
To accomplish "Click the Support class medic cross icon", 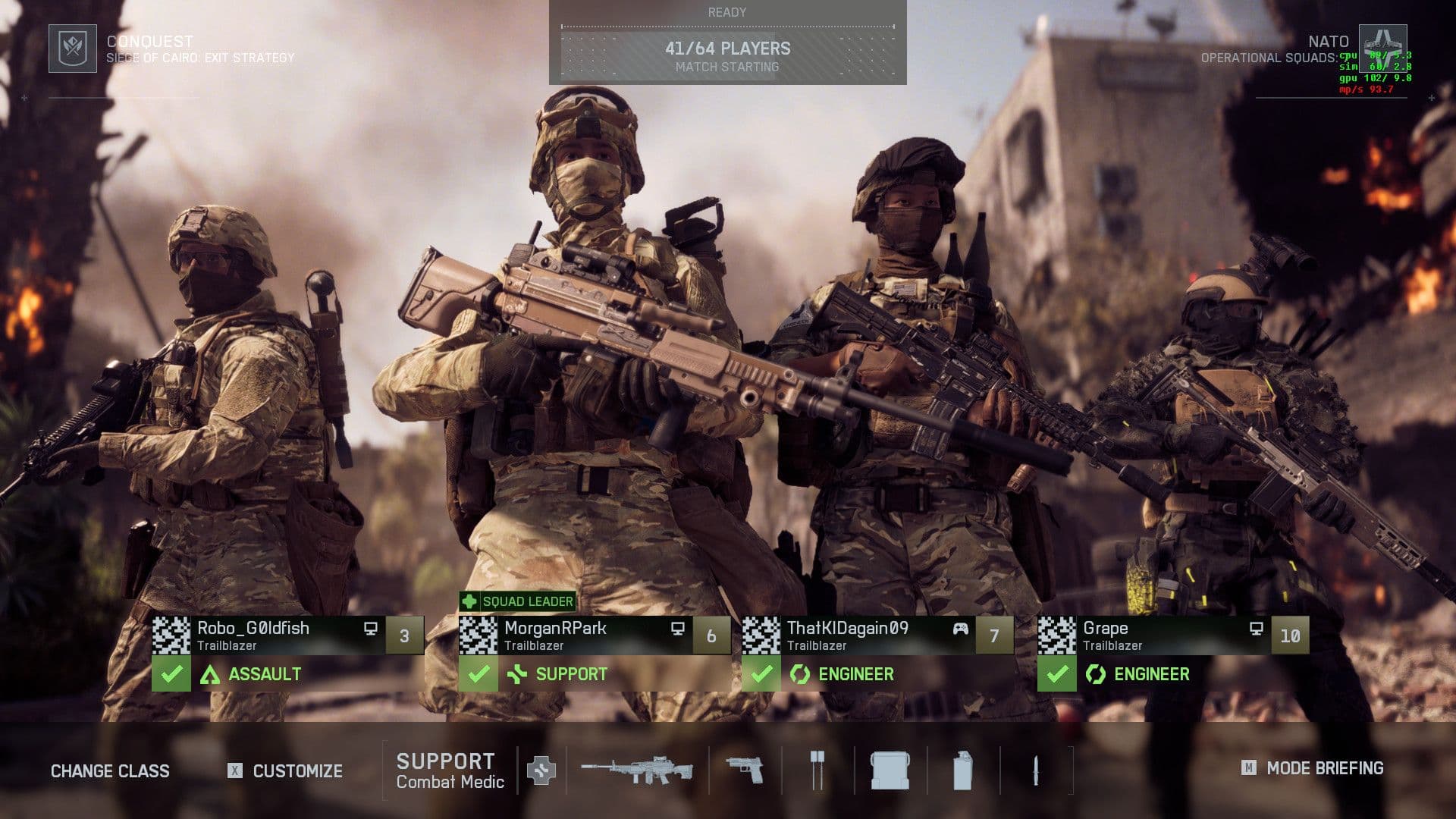I will pyautogui.click(x=541, y=770).
